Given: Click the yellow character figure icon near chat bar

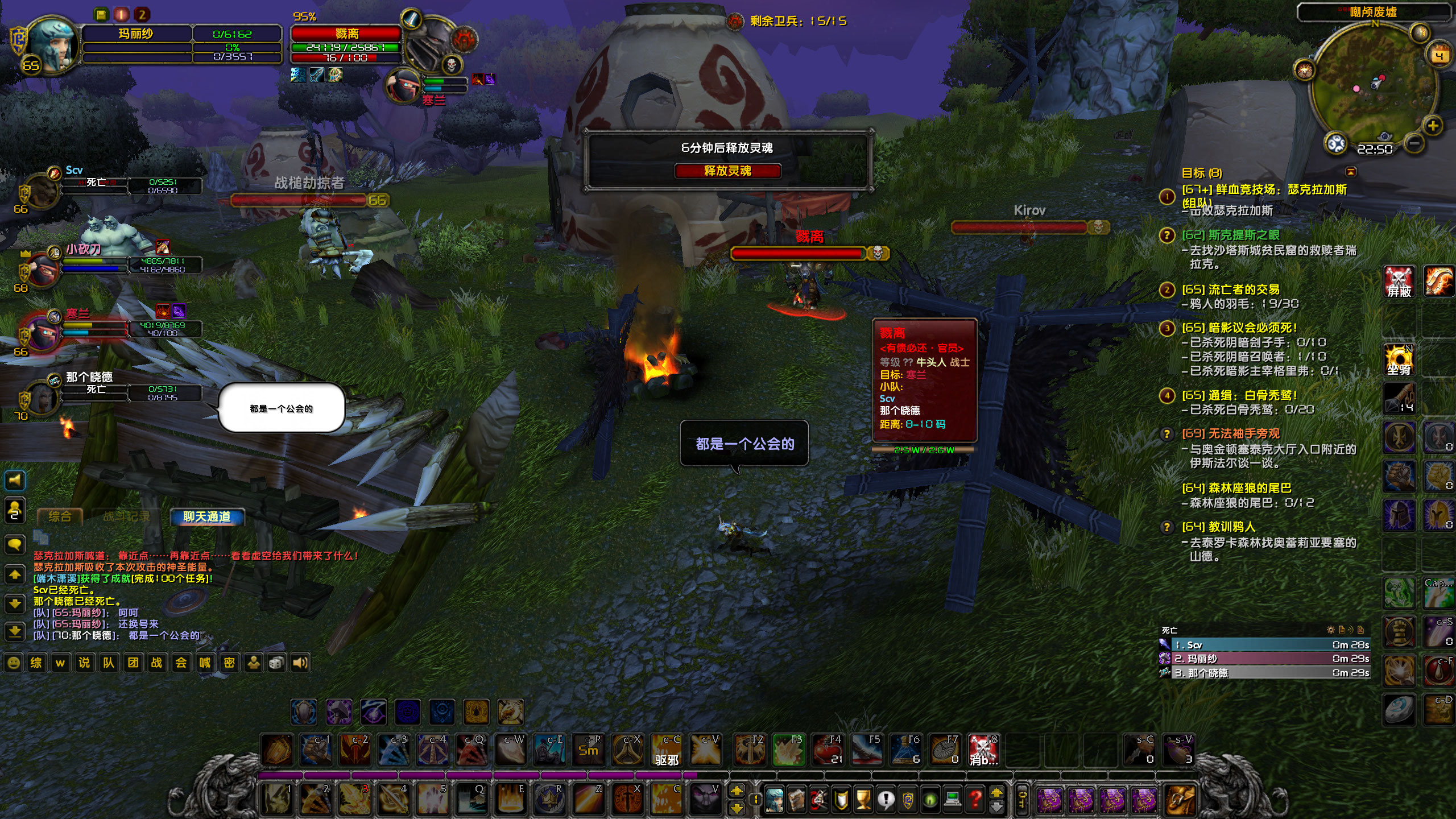Looking at the screenshot, I should pyautogui.click(x=253, y=663).
